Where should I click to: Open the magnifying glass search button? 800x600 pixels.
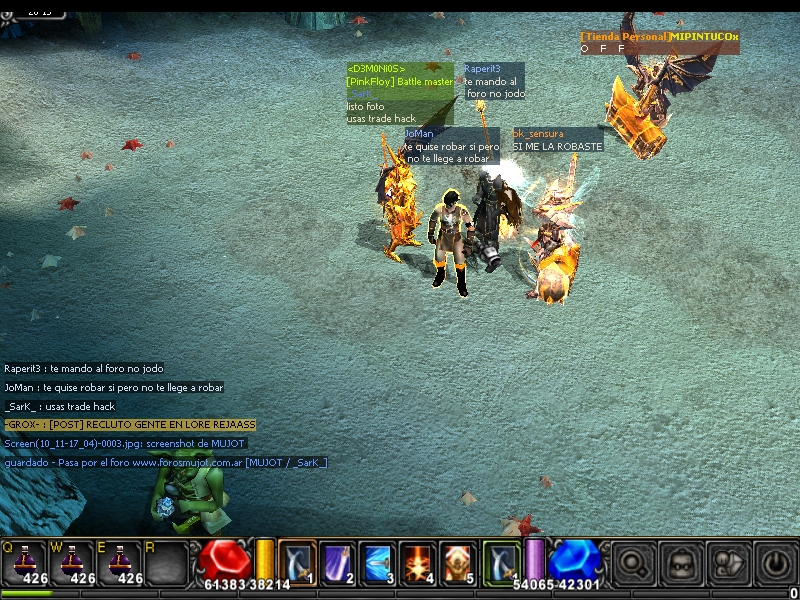tap(634, 563)
